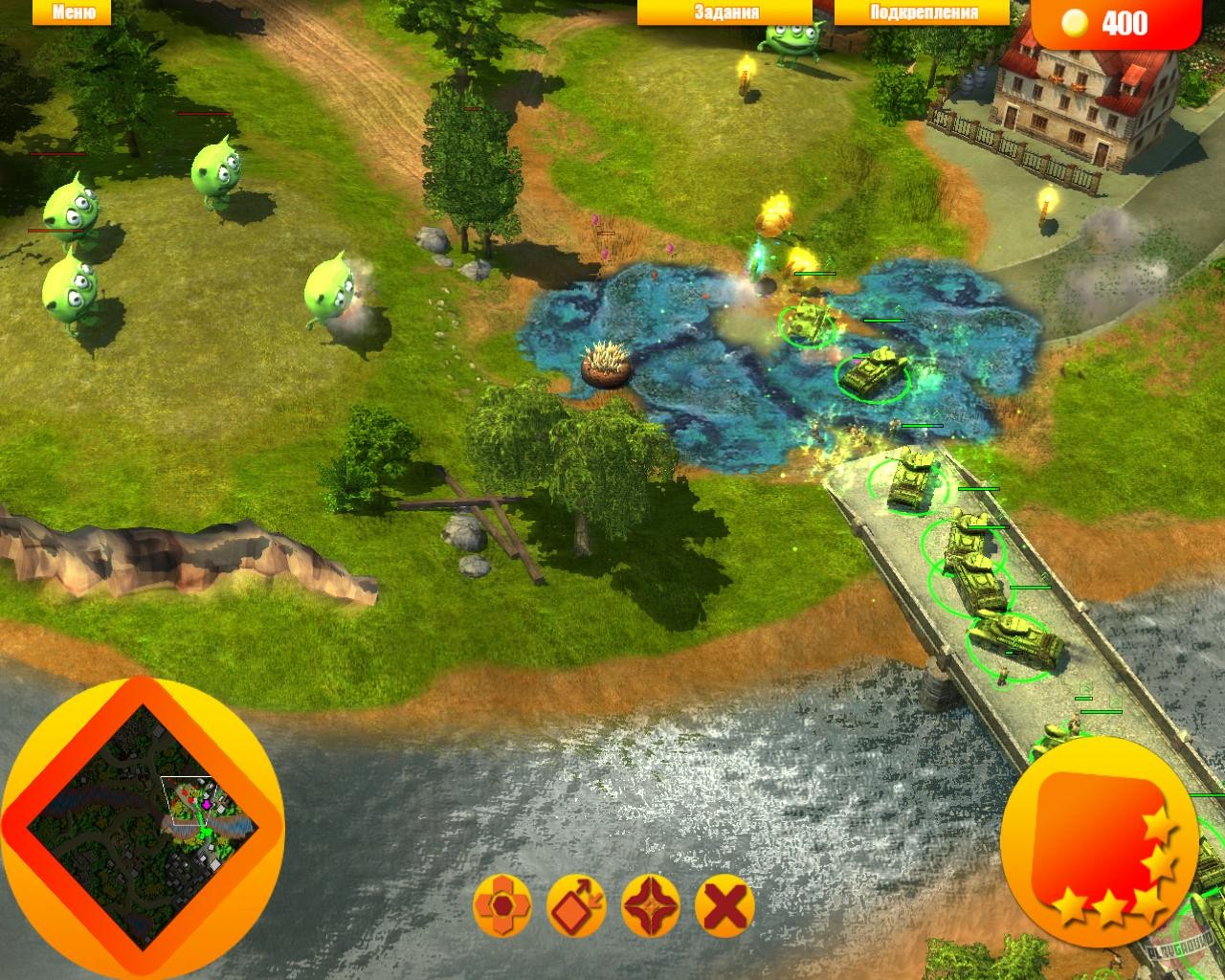Click the gold coin icon beside the 400 counter
This screenshot has width=1225, height=980.
pos(1076,23)
